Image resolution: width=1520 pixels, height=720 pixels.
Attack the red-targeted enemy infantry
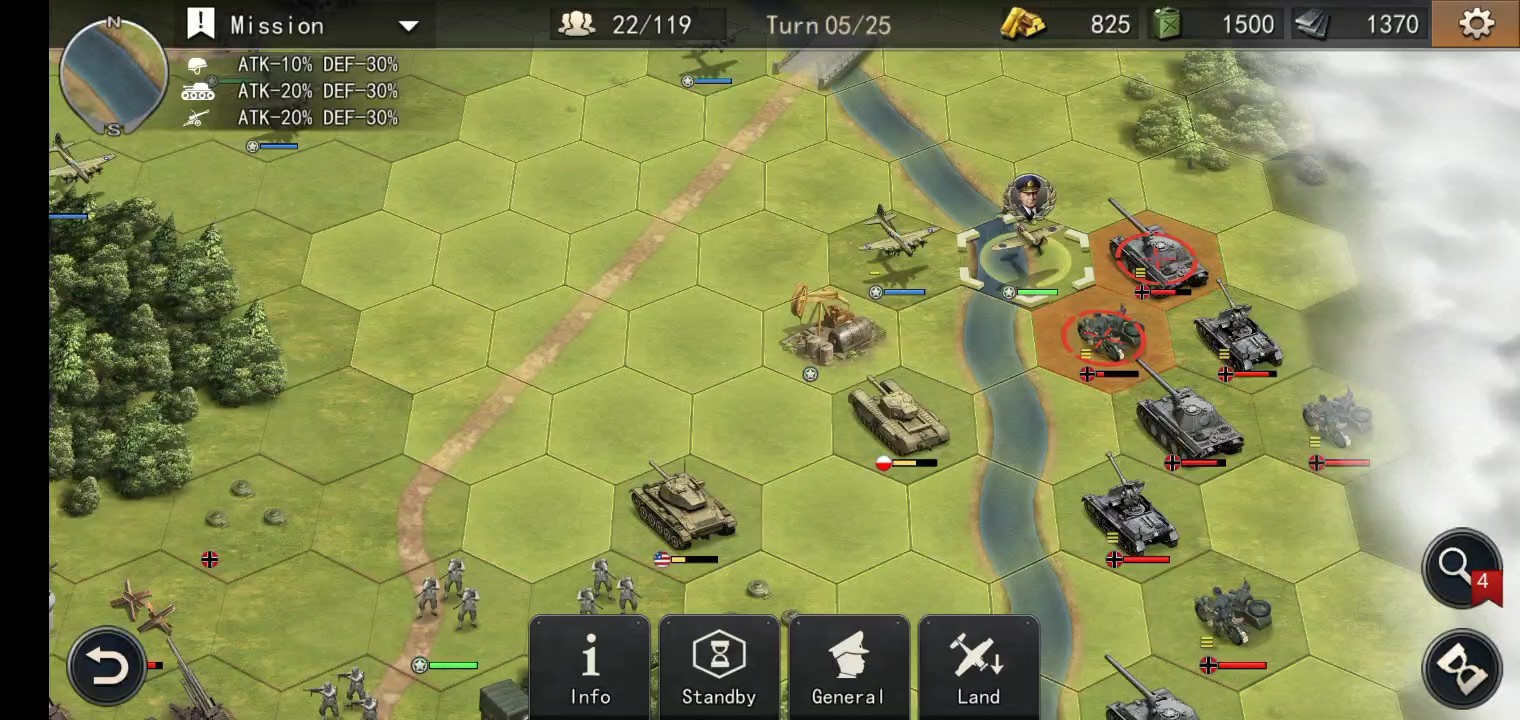tap(1103, 338)
